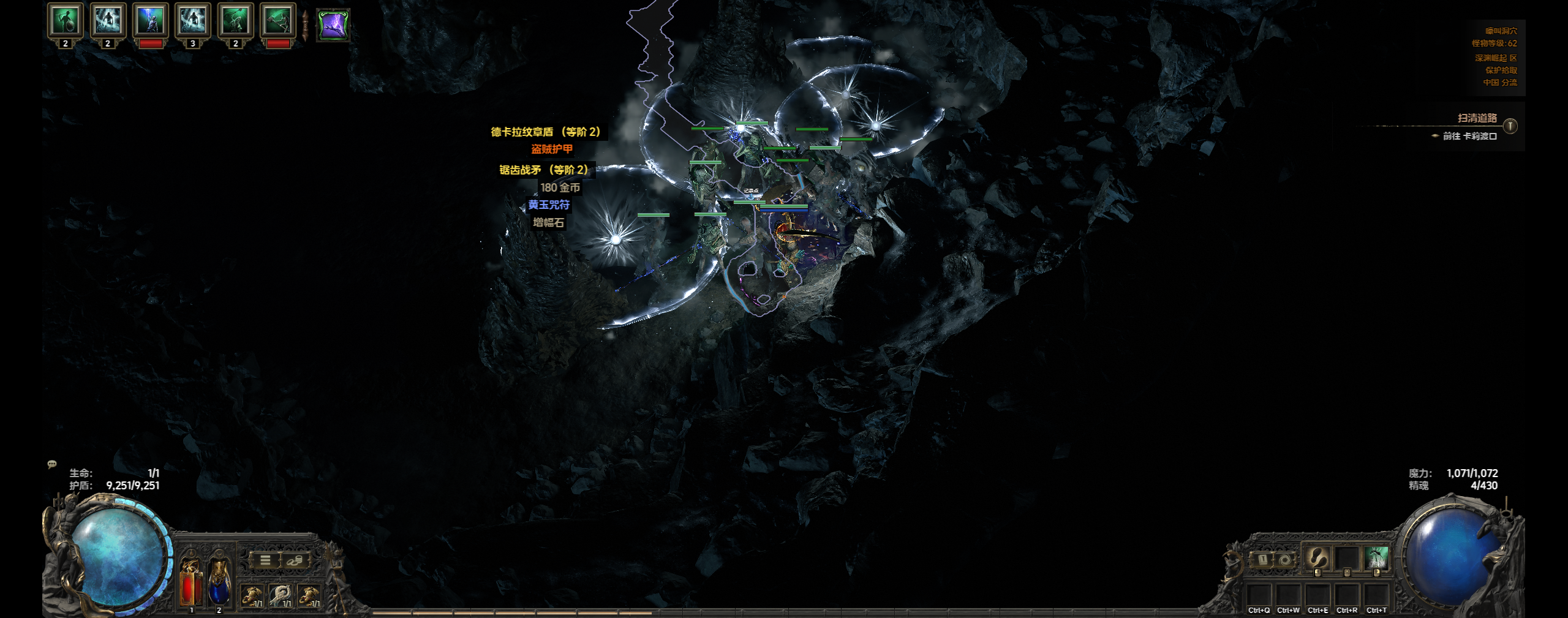Open the 扫清道路 quest tracker entry

tap(1477, 118)
